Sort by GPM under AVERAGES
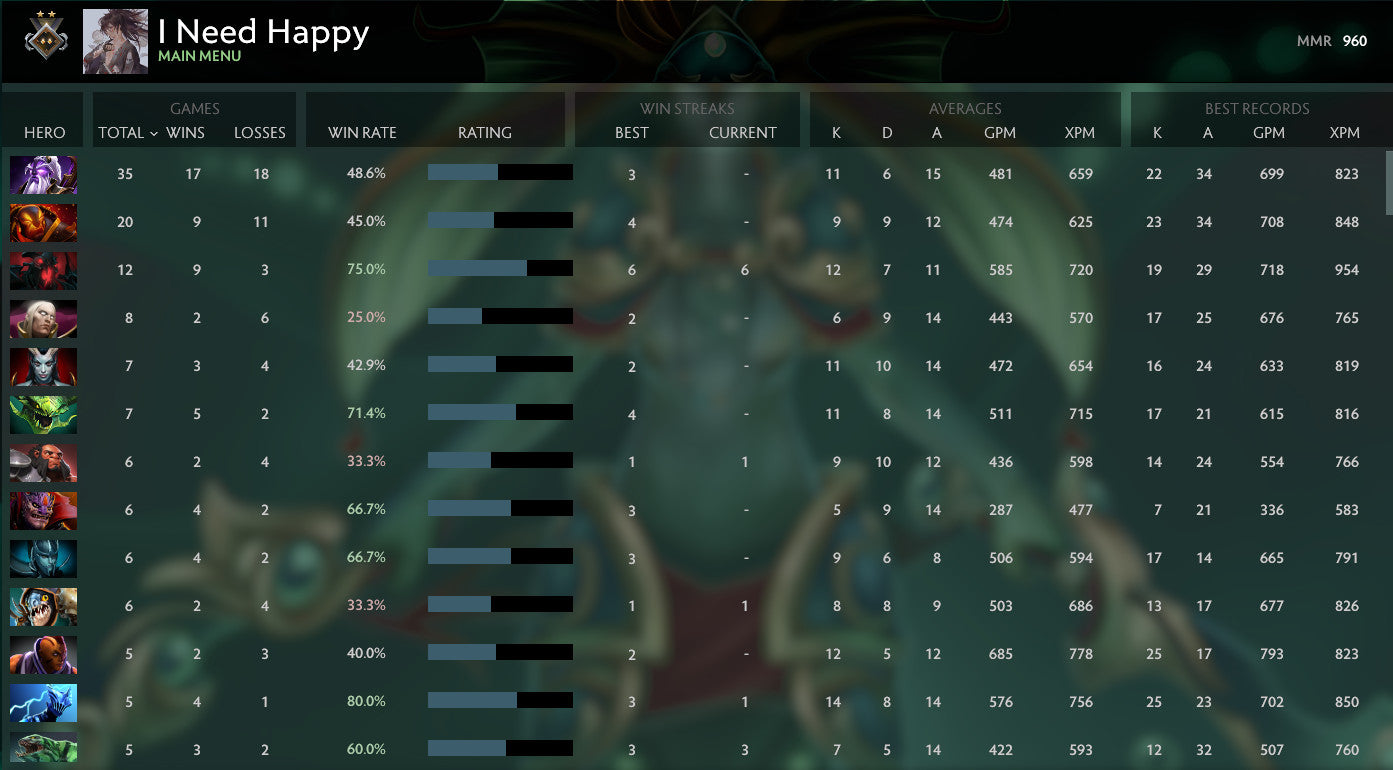This screenshot has width=1393, height=770. point(1001,132)
